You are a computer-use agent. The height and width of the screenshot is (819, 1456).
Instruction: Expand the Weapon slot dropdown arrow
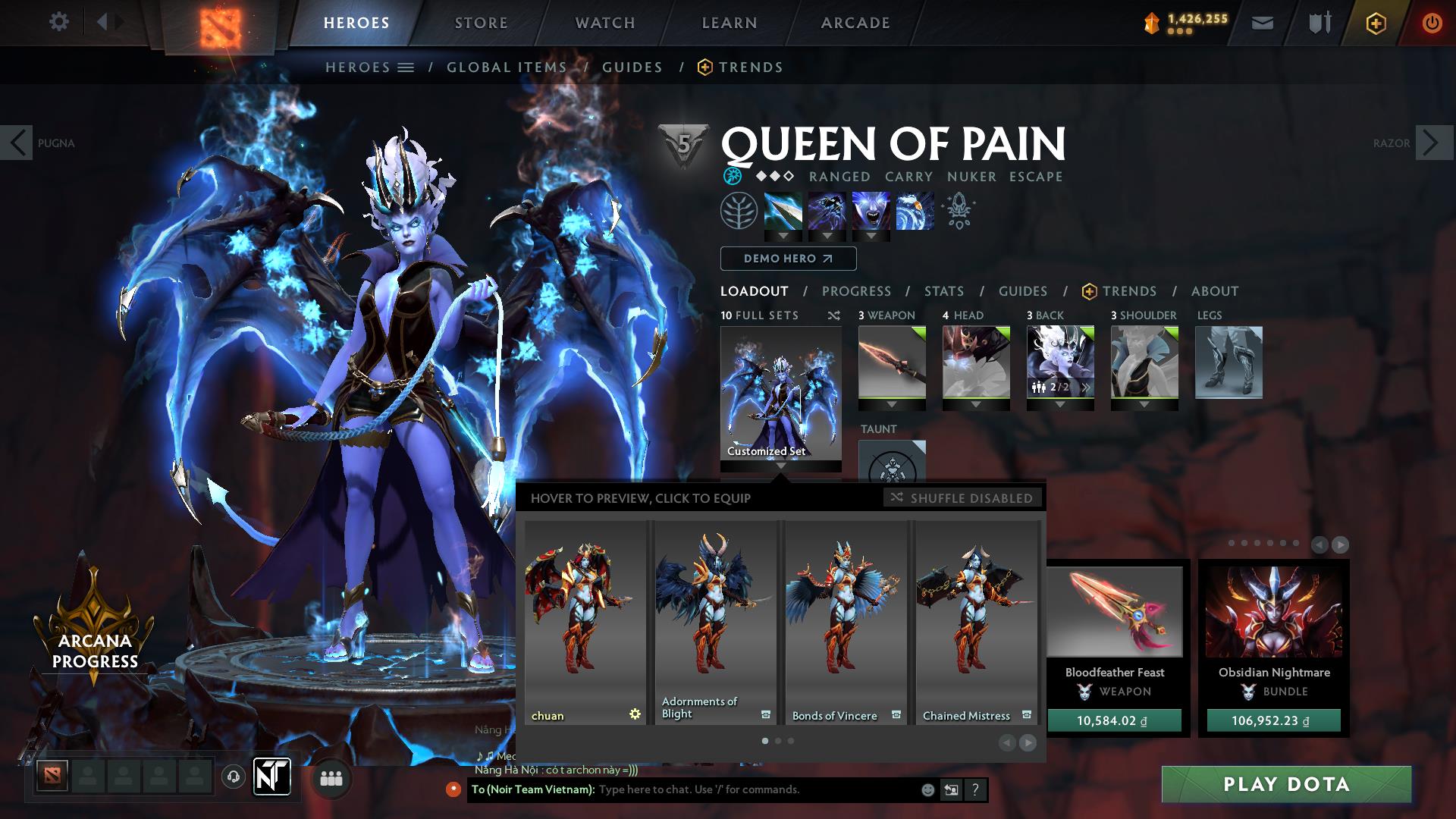pyautogui.click(x=892, y=406)
